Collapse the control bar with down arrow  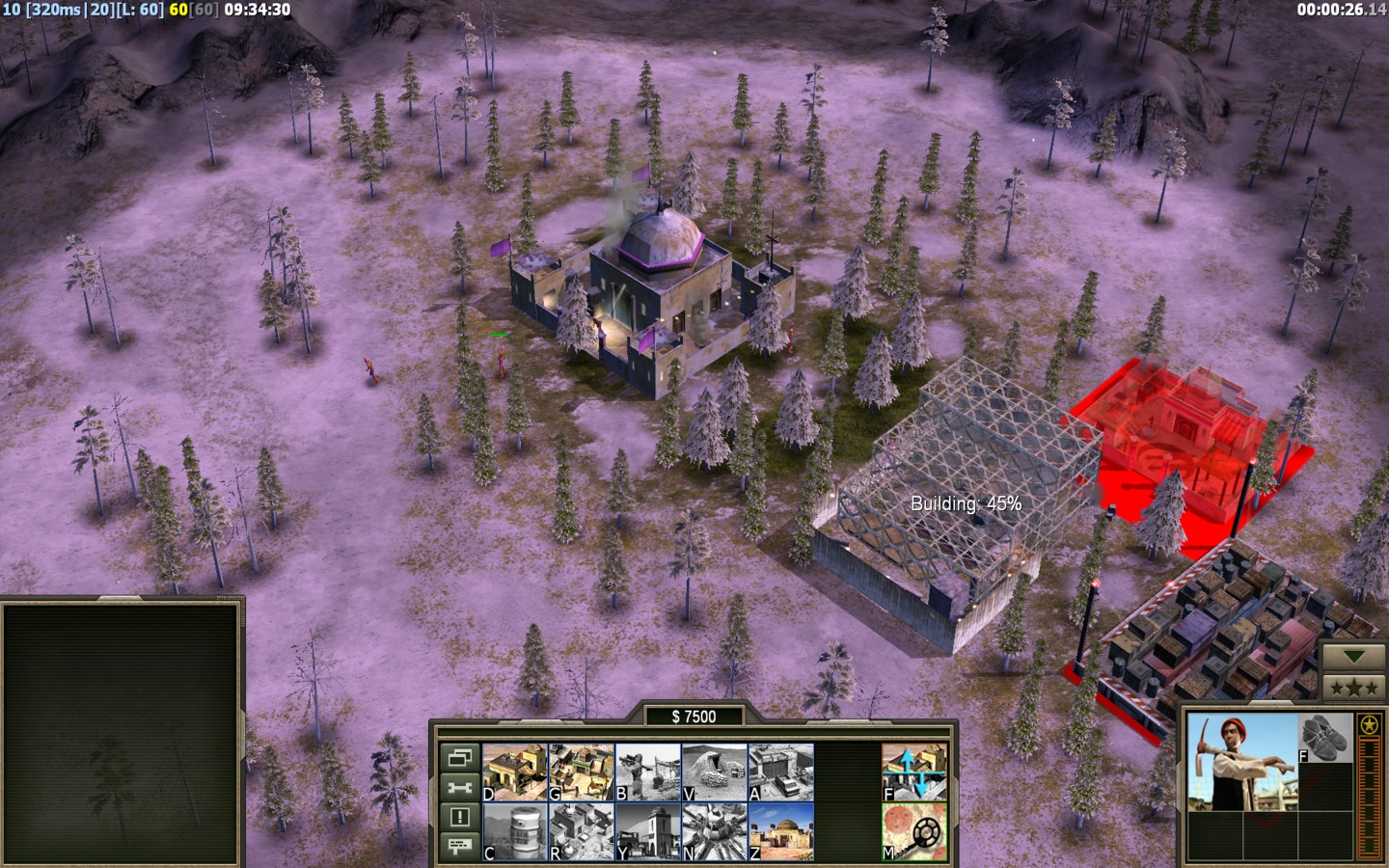(x=1354, y=657)
